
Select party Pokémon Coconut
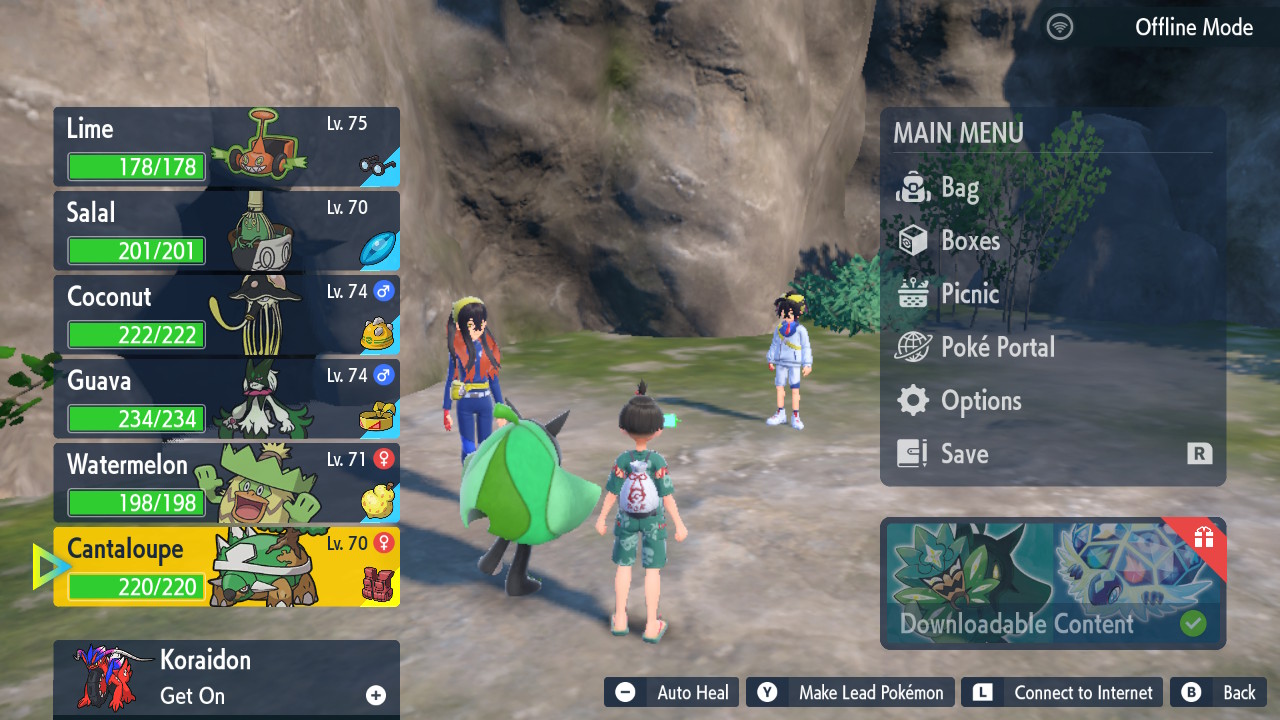227,315
